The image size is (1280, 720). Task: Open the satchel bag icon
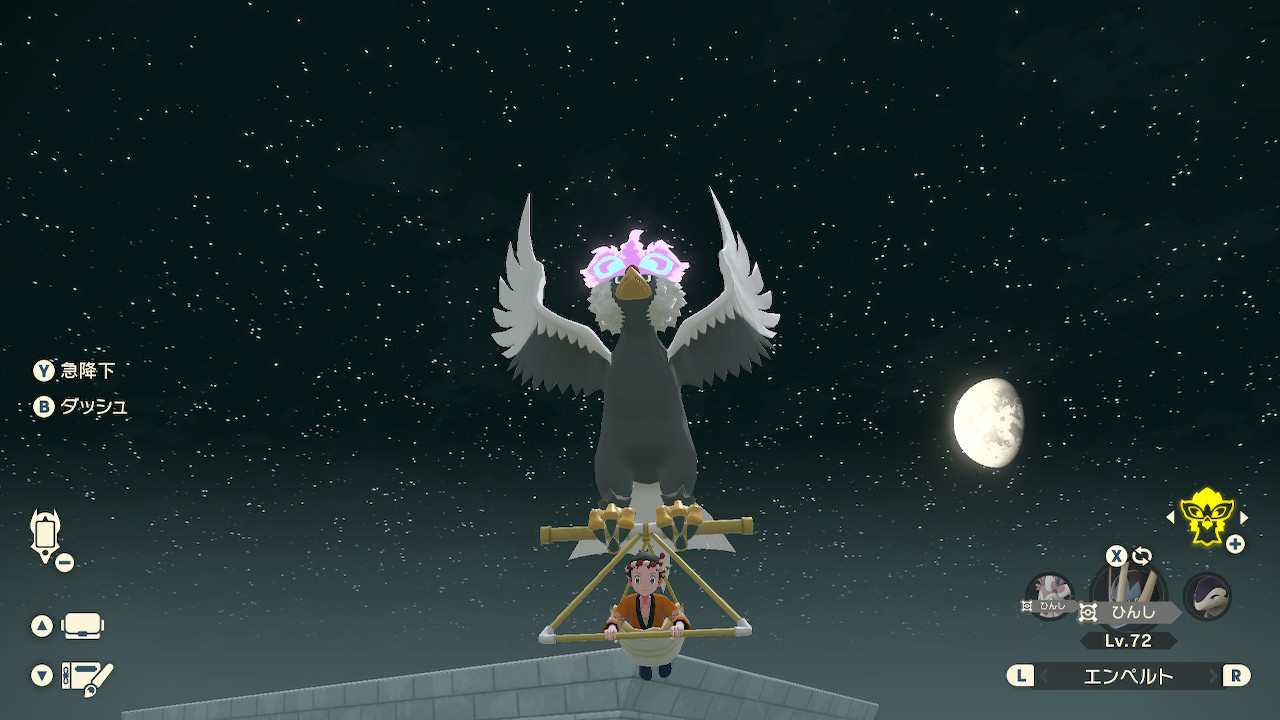tap(83, 626)
